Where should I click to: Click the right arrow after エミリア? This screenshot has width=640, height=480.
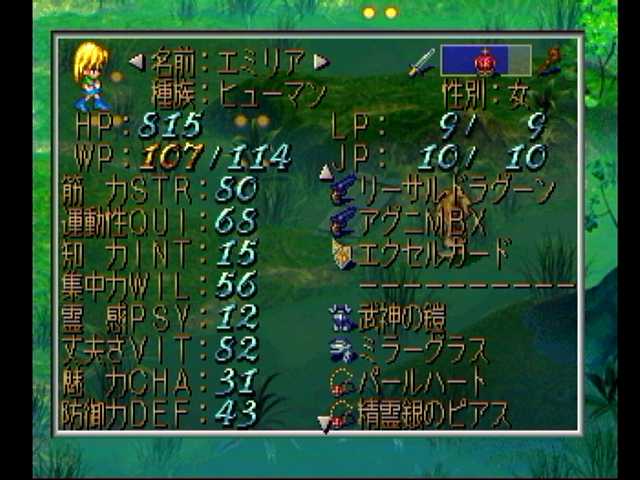[x=321, y=62]
